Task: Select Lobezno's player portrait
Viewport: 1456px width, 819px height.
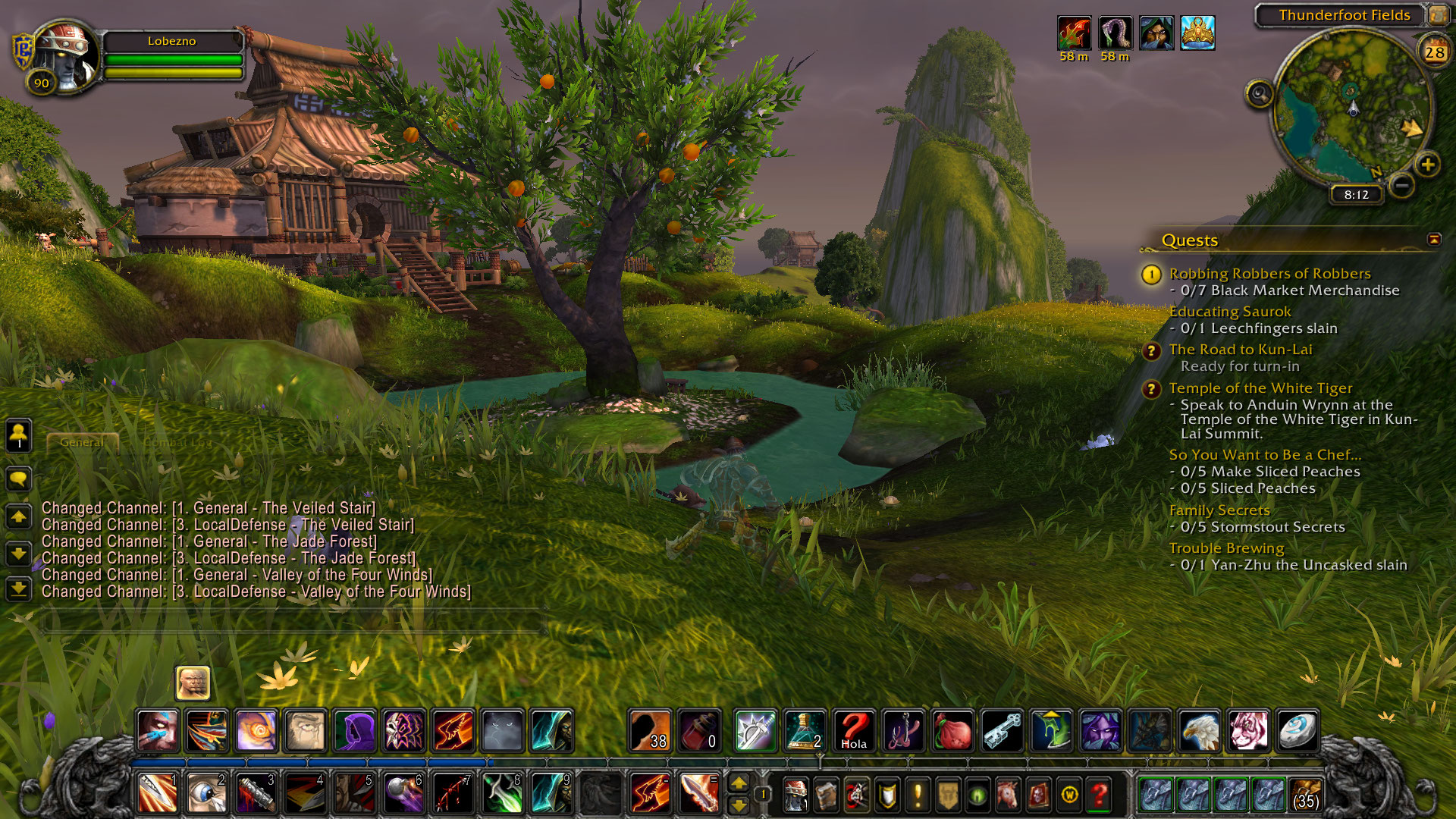Action: coord(65,55)
